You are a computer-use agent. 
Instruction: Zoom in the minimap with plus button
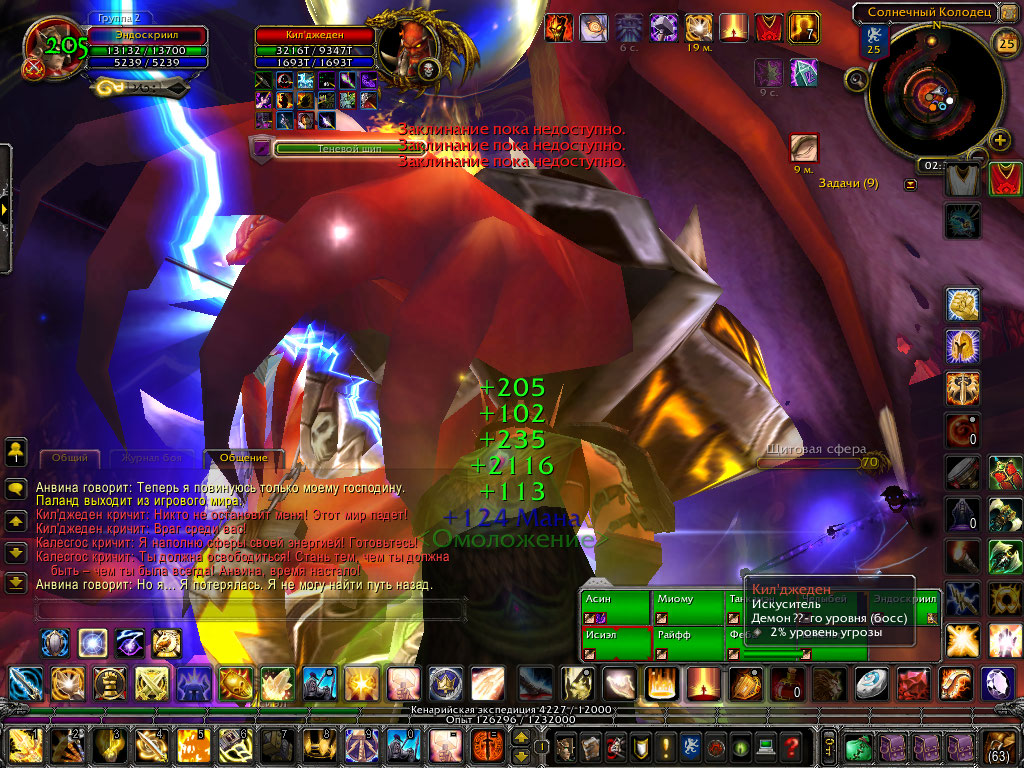[x=998, y=139]
